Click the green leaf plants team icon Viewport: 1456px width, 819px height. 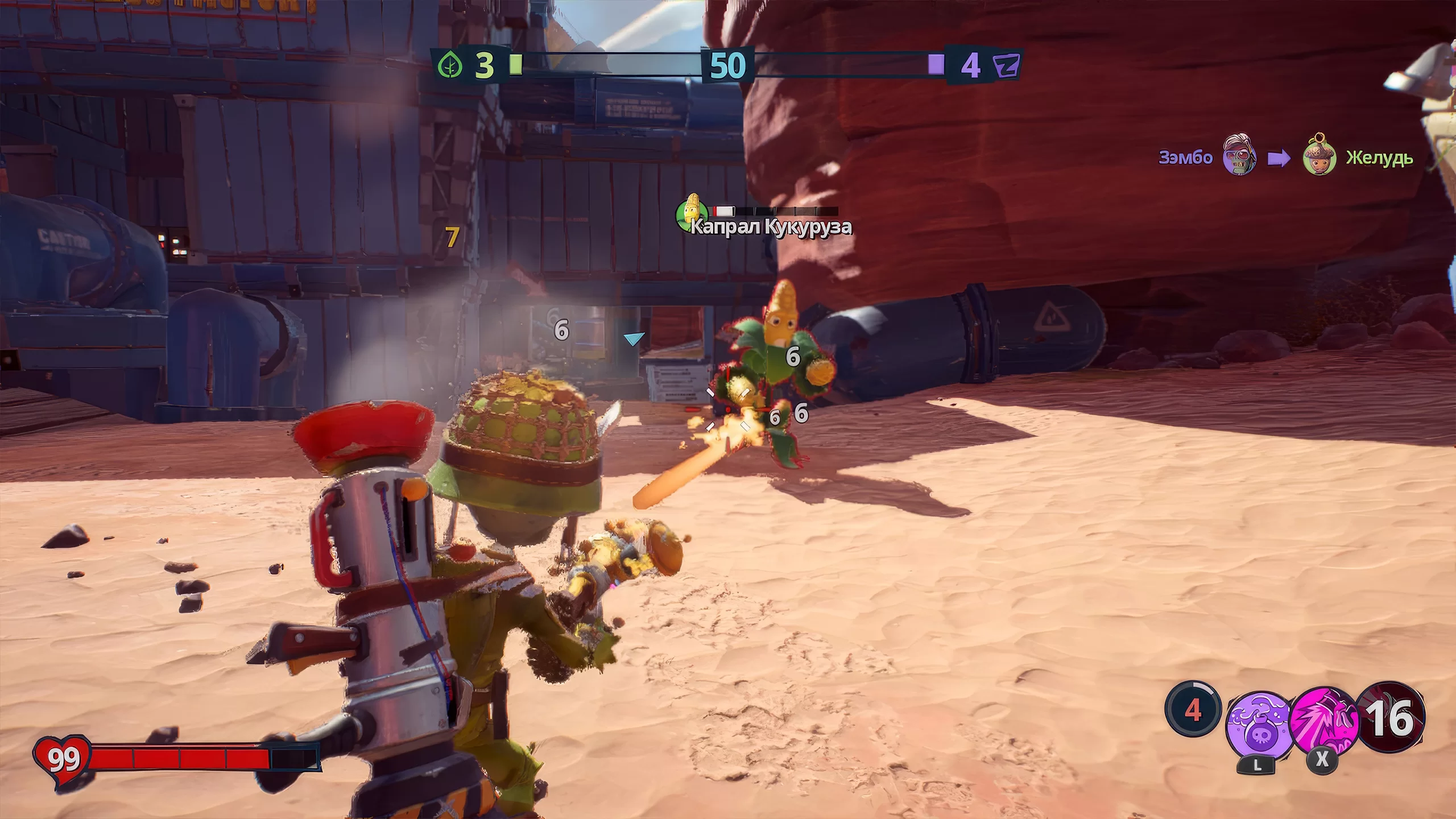(450, 66)
